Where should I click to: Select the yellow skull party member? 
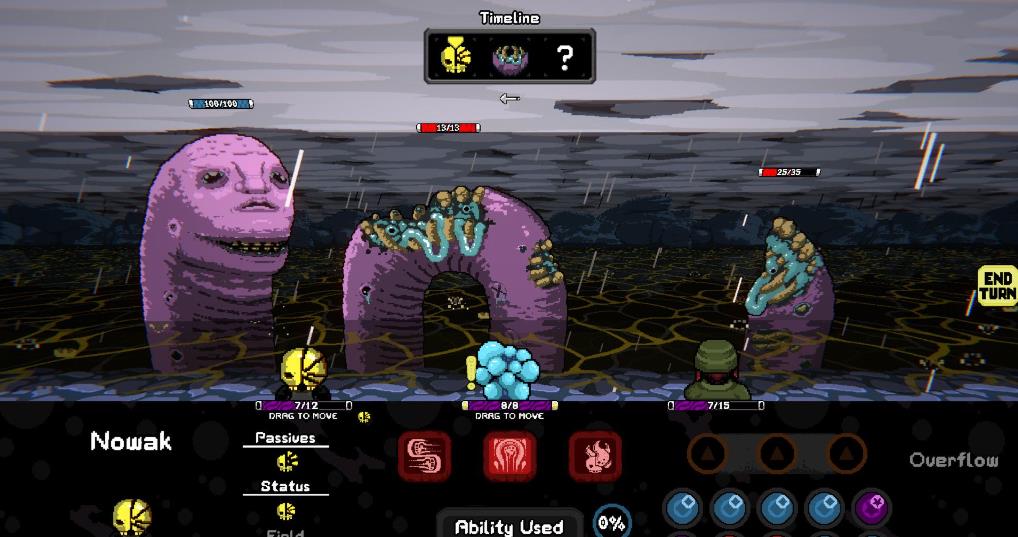[x=303, y=370]
